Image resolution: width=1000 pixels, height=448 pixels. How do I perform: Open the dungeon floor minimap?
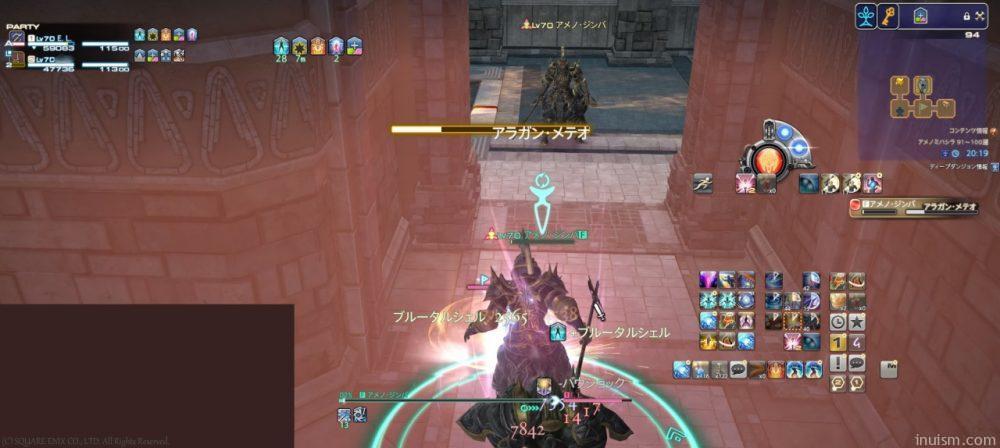[921, 98]
